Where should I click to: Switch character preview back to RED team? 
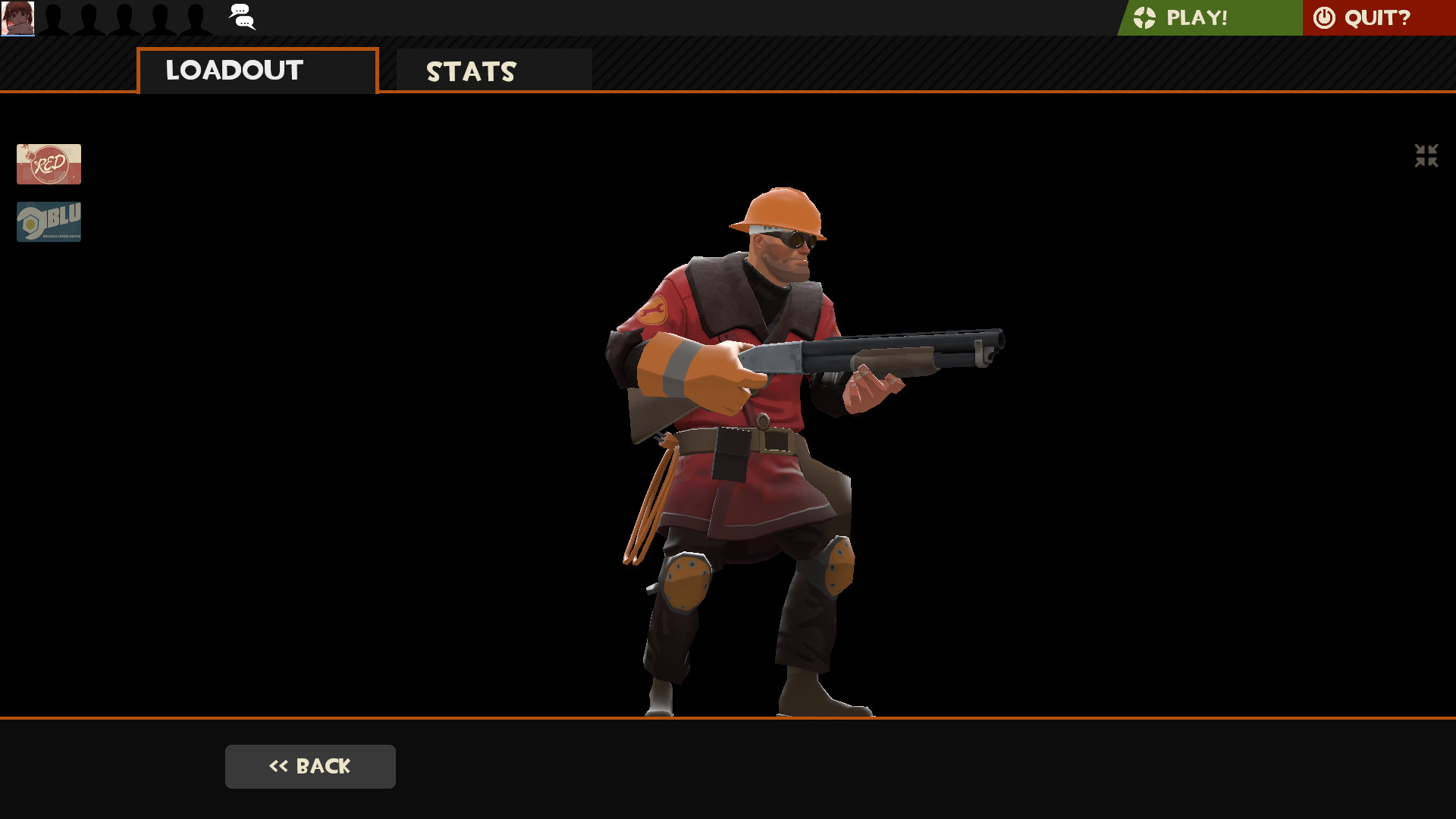(48, 164)
